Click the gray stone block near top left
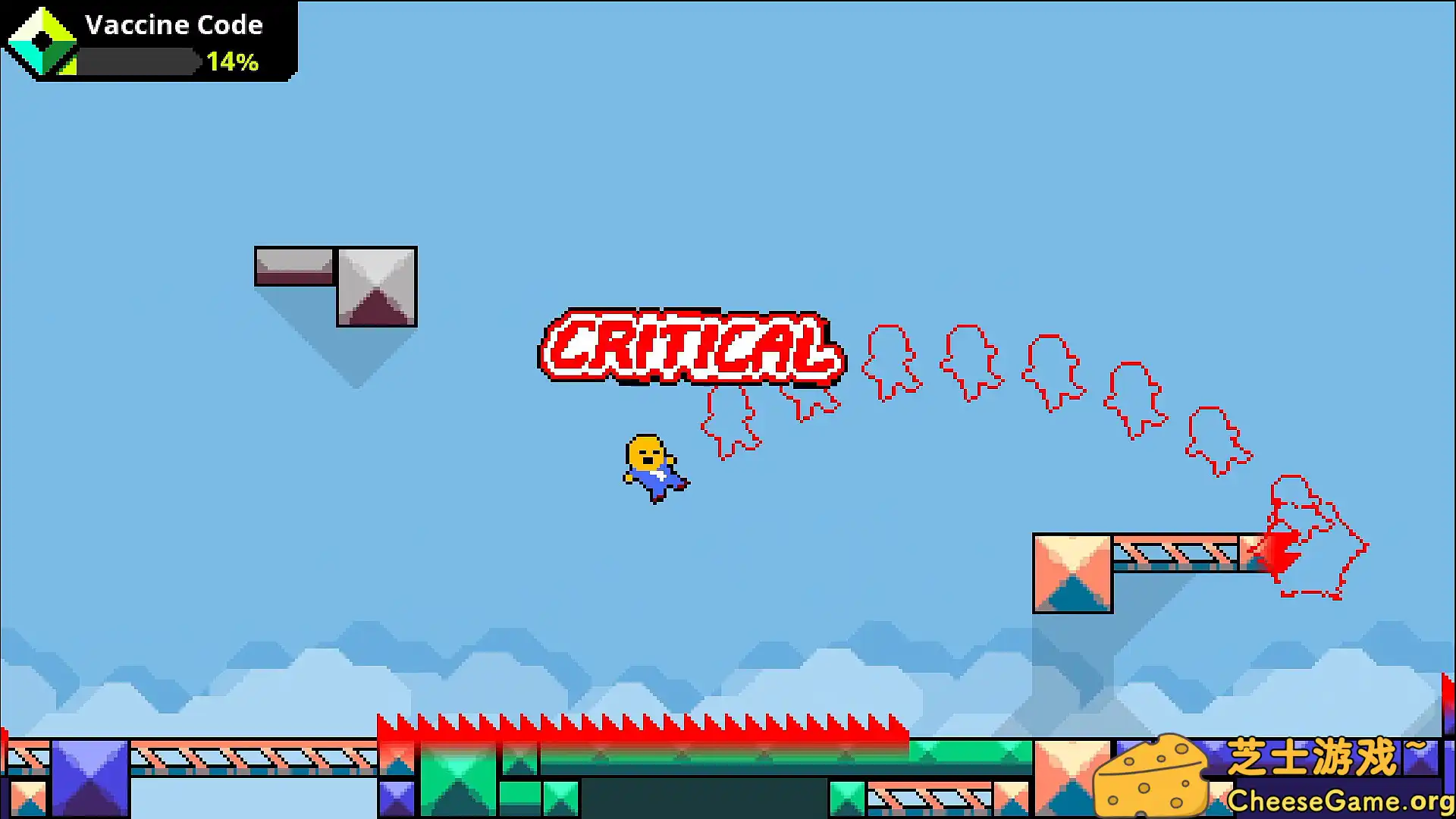Screen dimensions: 1456x819 coord(375,288)
